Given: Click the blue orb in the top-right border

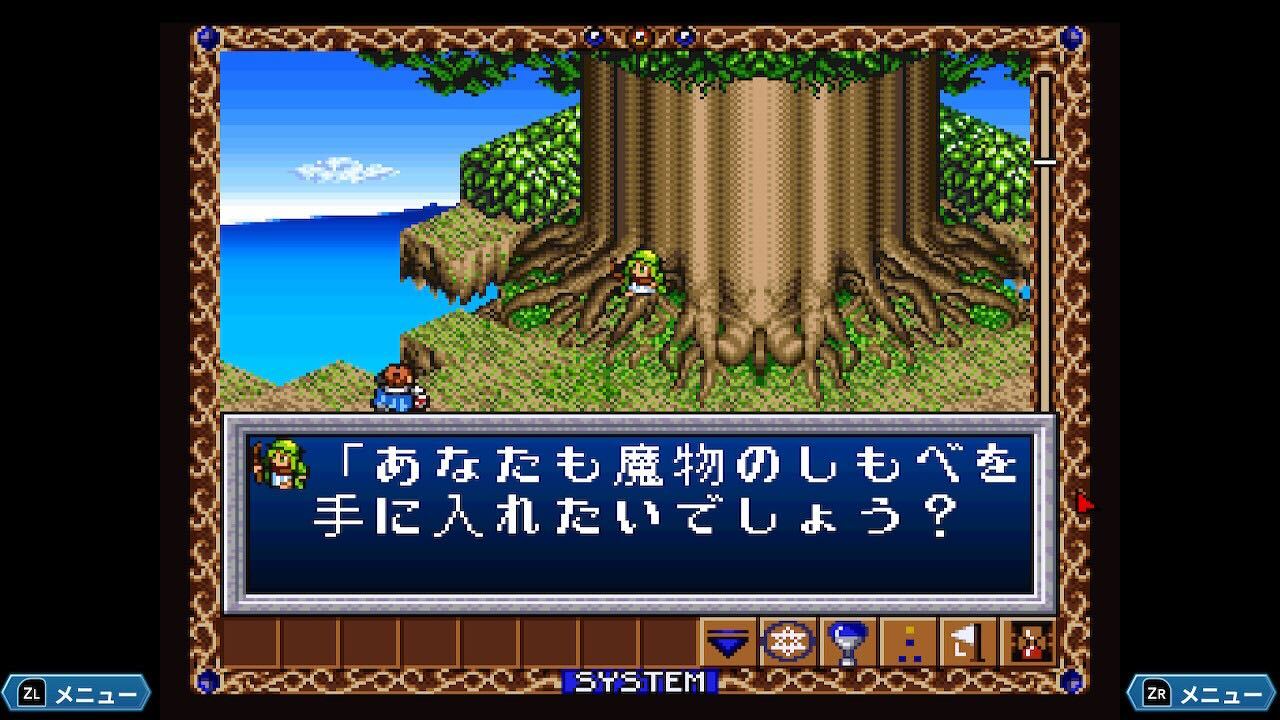Looking at the screenshot, I should point(1072,36).
